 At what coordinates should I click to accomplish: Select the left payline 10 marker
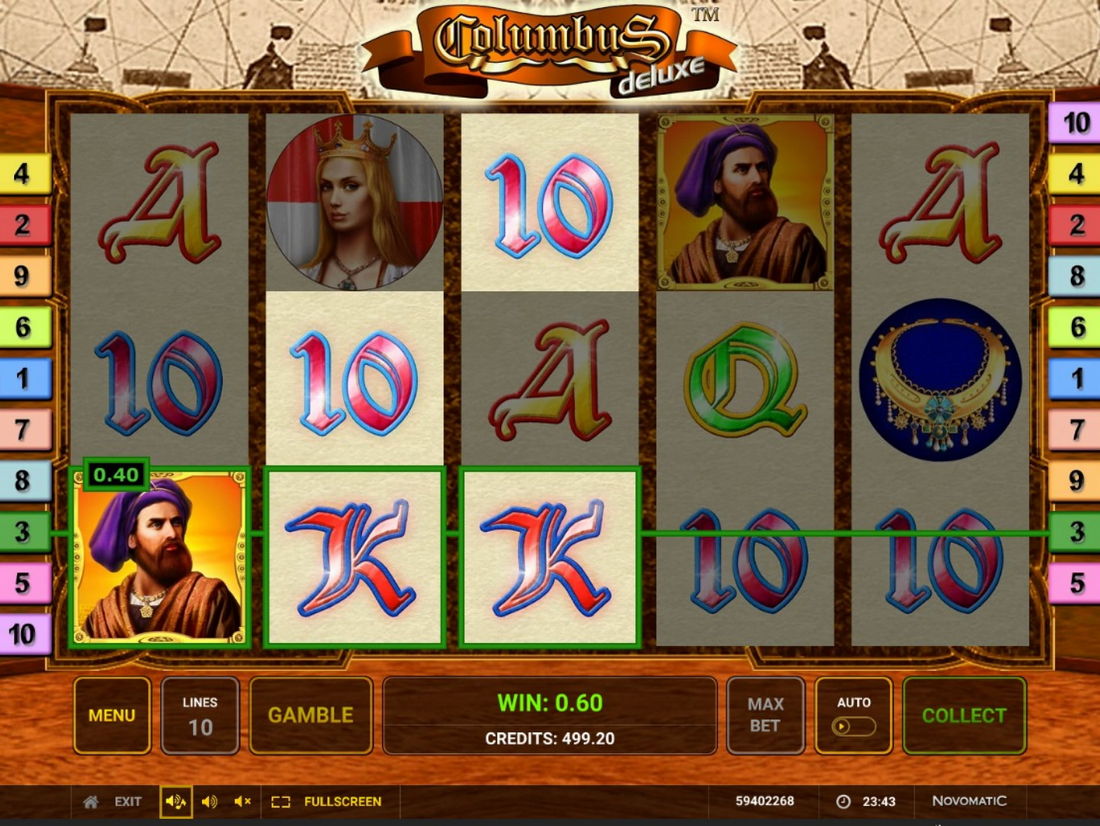[22, 634]
